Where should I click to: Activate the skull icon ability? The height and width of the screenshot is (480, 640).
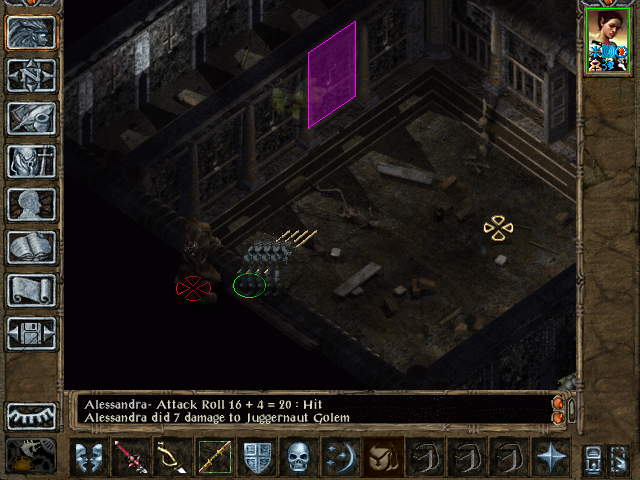pyautogui.click(x=299, y=457)
